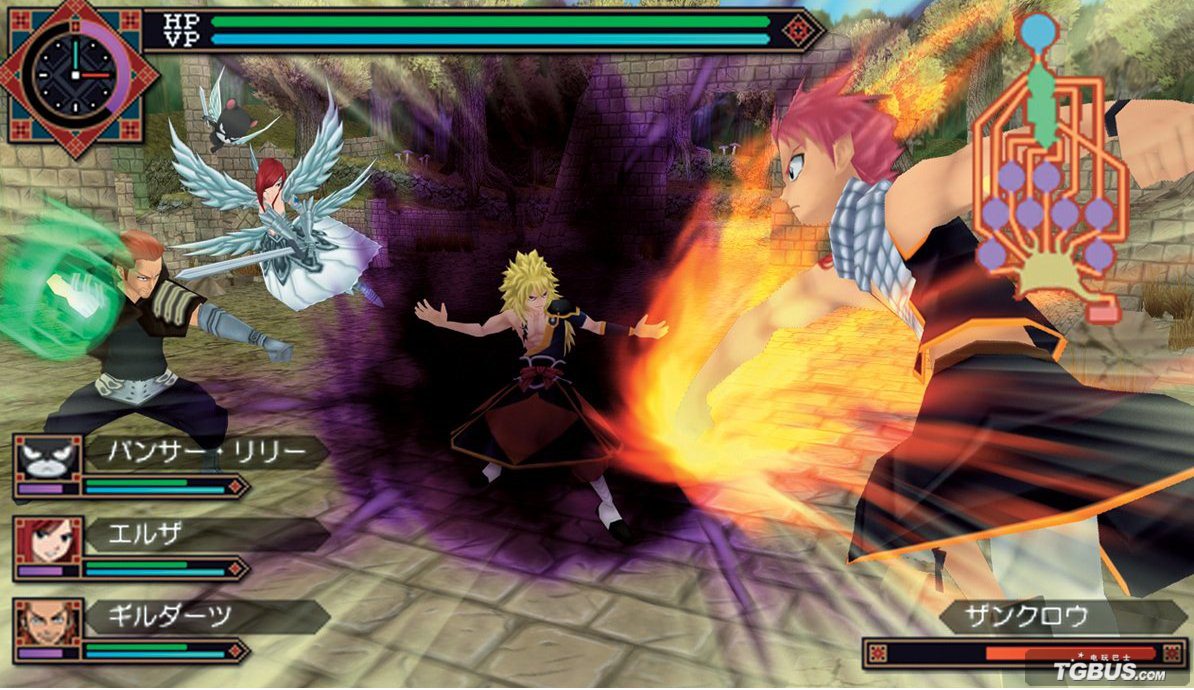Choose Erza's red-haired party portrait
This screenshot has height=690, width=1194.
[x=47, y=540]
